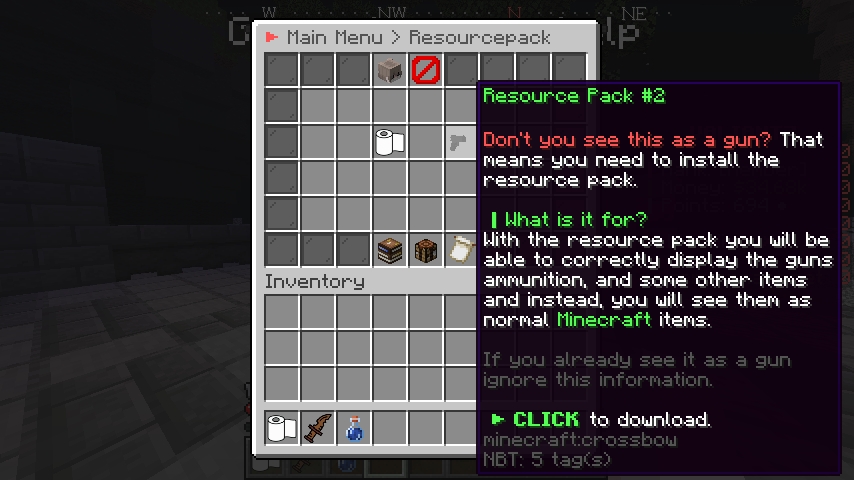Open the paper scroll item

click(x=461, y=250)
